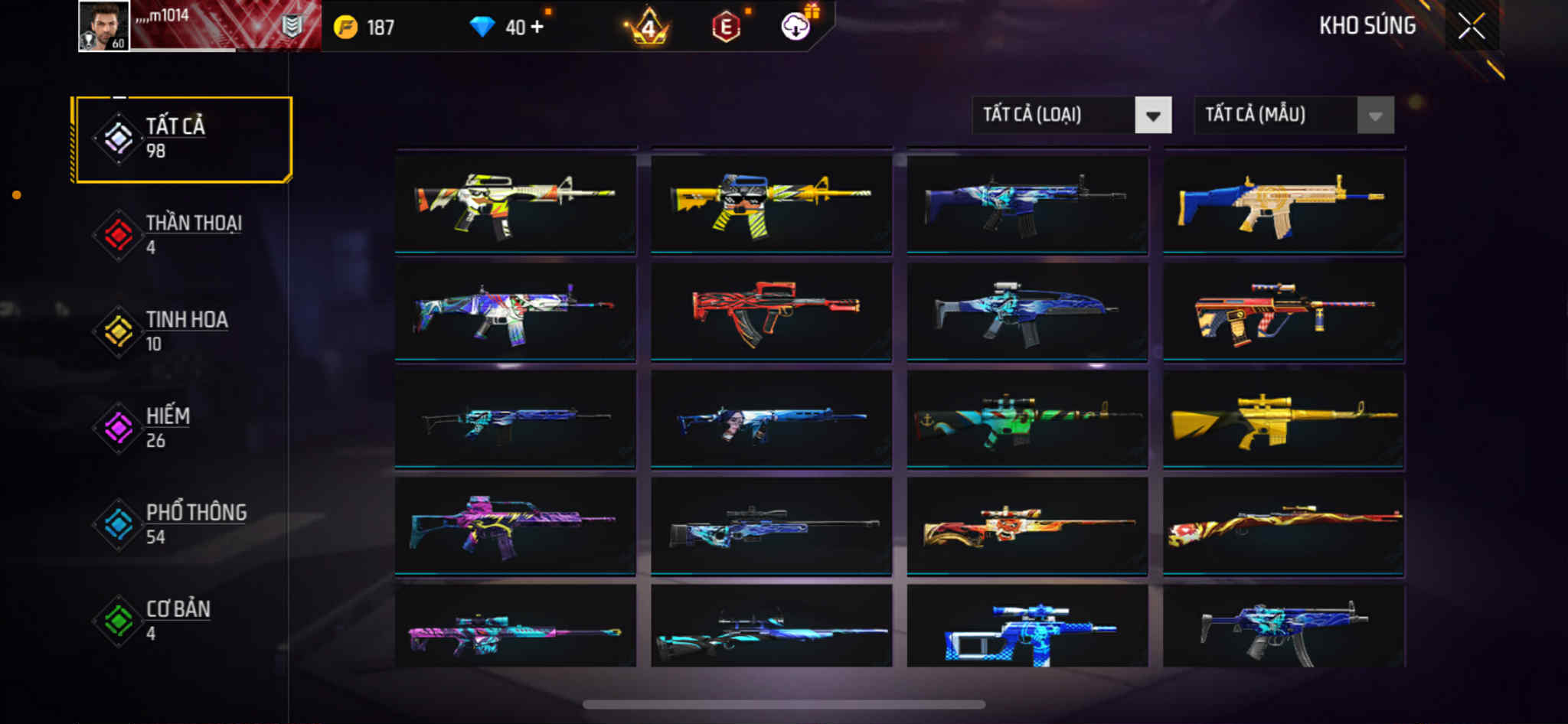Select the solid gold sniper rifle skin
This screenshot has height=724, width=1568.
coord(1283,419)
